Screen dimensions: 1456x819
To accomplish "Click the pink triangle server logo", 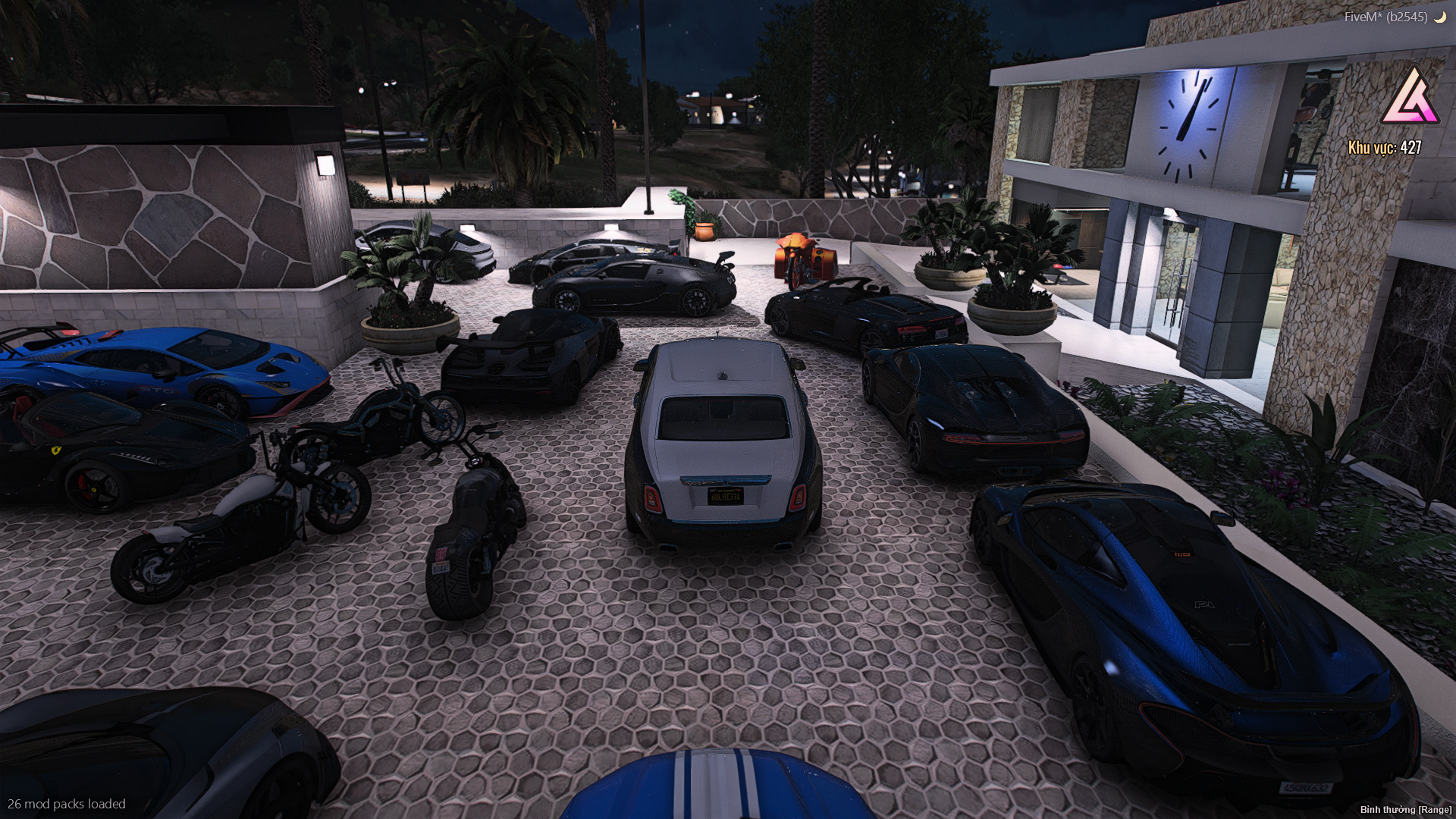I will click(x=1409, y=99).
